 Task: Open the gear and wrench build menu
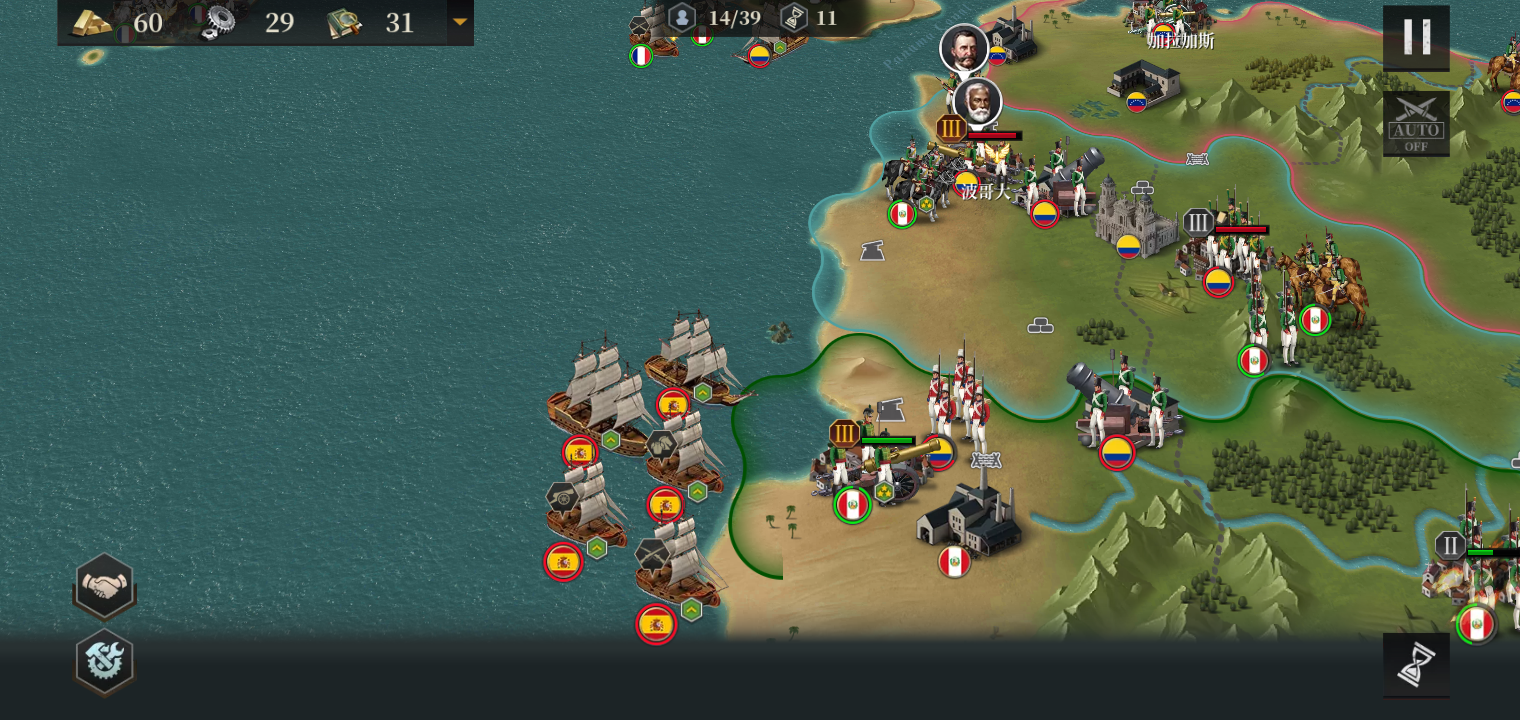point(104,661)
